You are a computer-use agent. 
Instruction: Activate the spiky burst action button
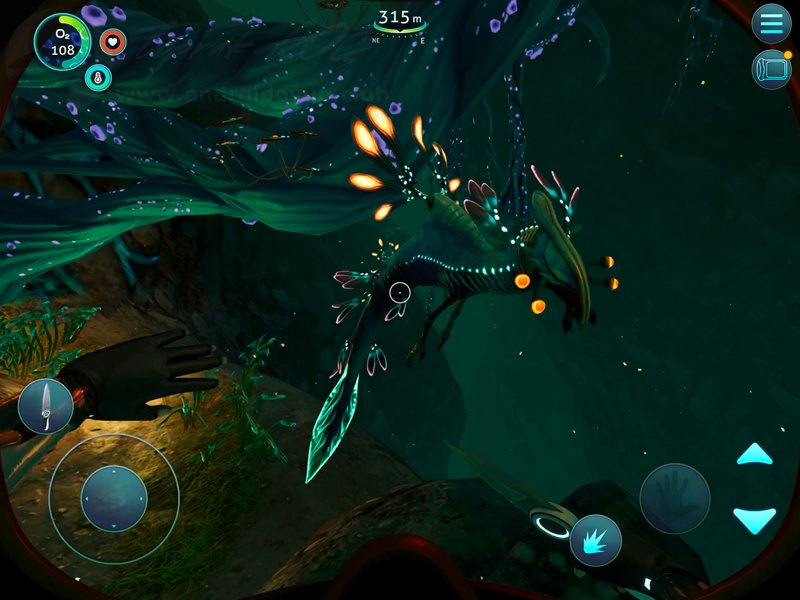(596, 540)
